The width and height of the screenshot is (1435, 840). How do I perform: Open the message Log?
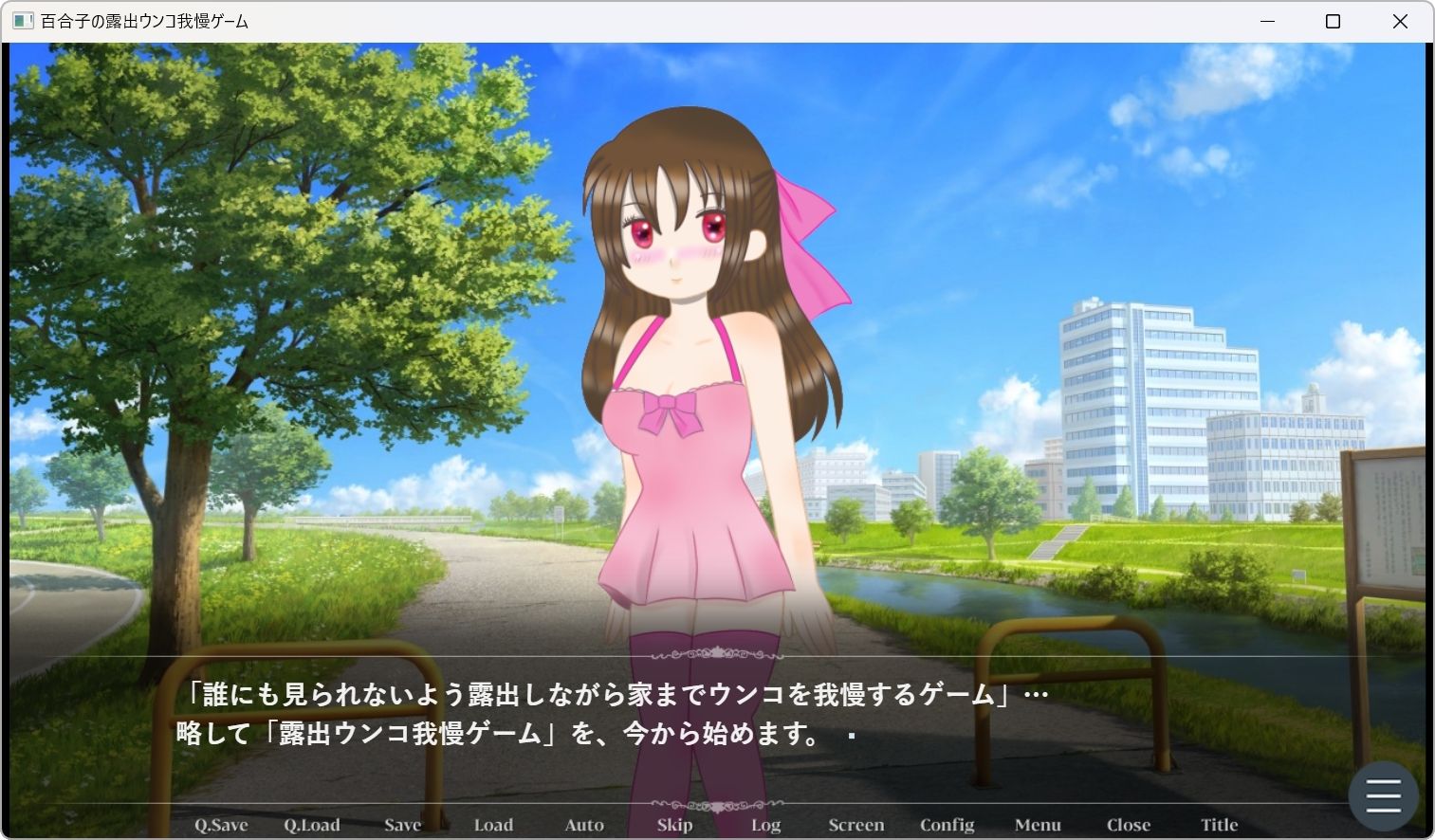click(x=764, y=824)
